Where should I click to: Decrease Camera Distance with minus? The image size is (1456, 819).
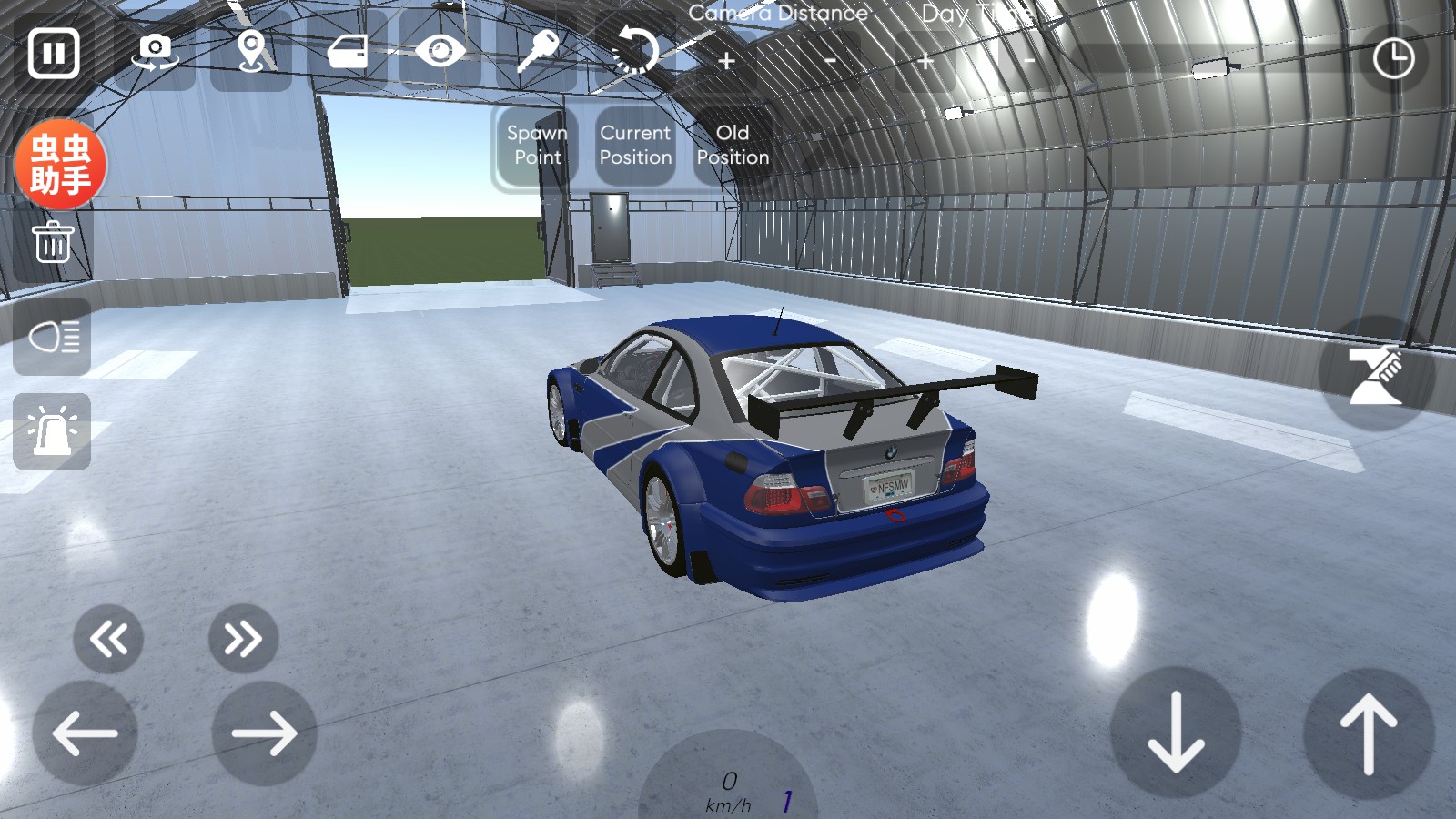click(x=830, y=62)
